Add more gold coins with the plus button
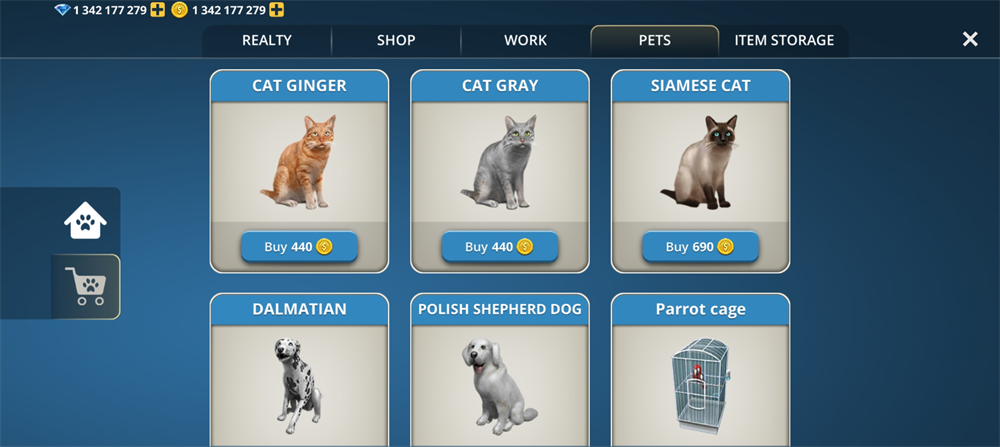 click(276, 10)
